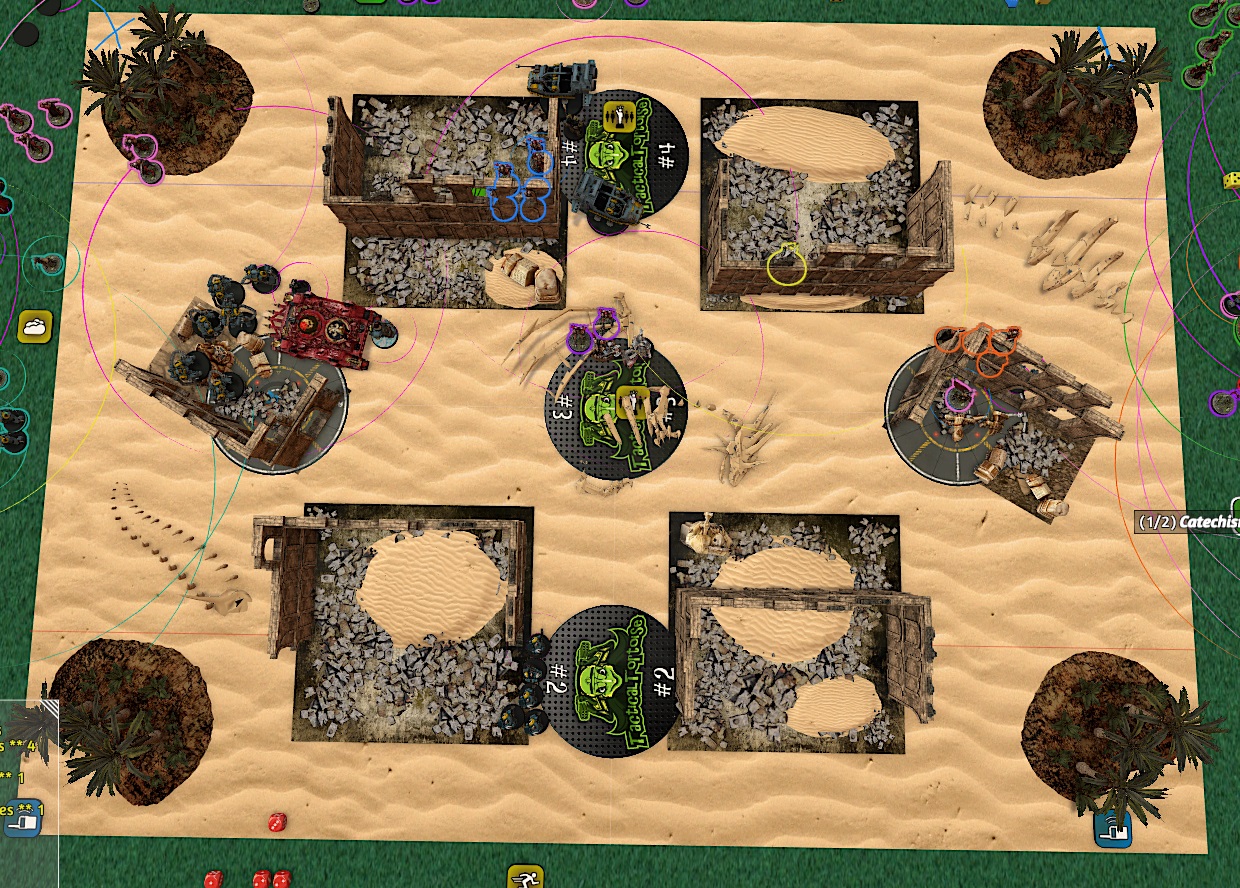Click the yellow icon on objective #3
This screenshot has width=1240, height=888.
tap(630, 401)
